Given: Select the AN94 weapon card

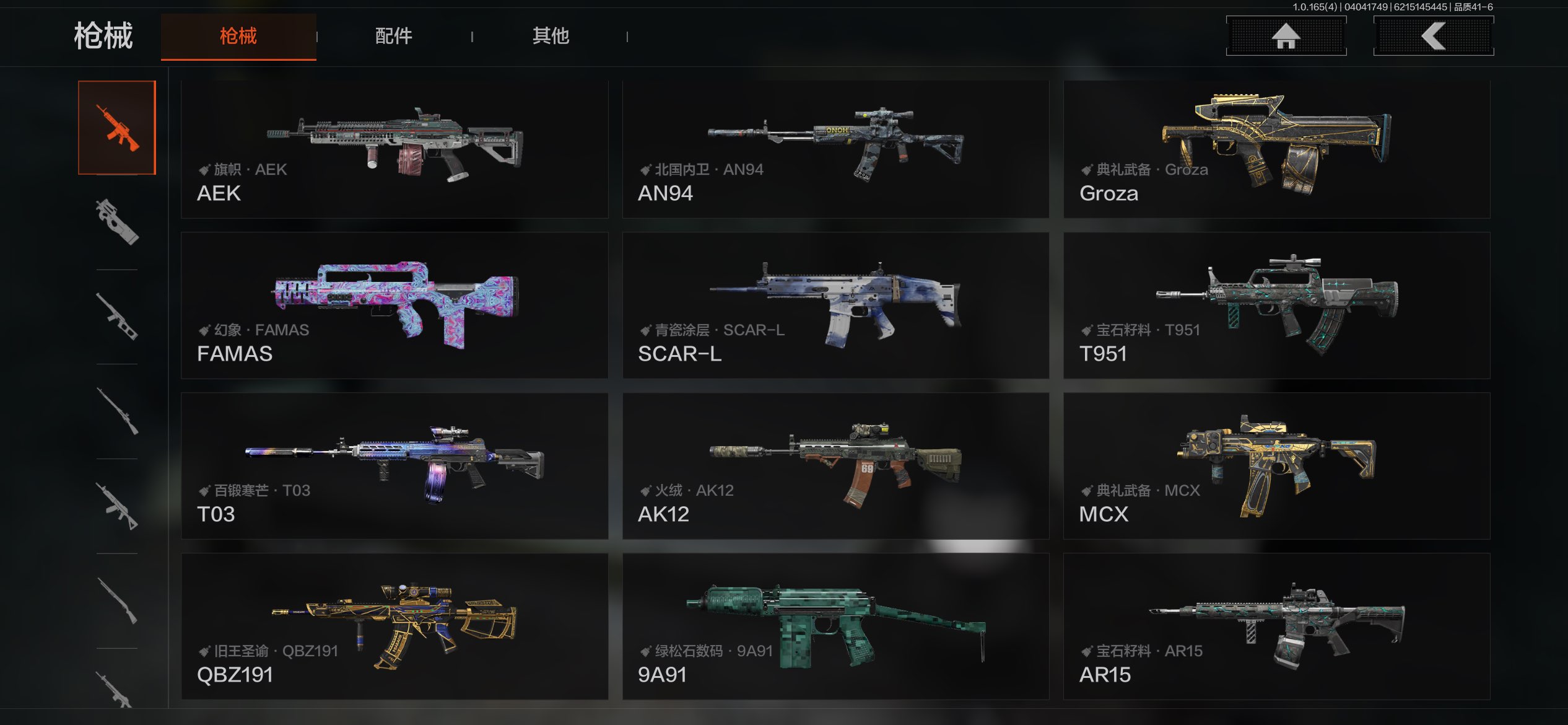Looking at the screenshot, I should pyautogui.click(x=835, y=149).
